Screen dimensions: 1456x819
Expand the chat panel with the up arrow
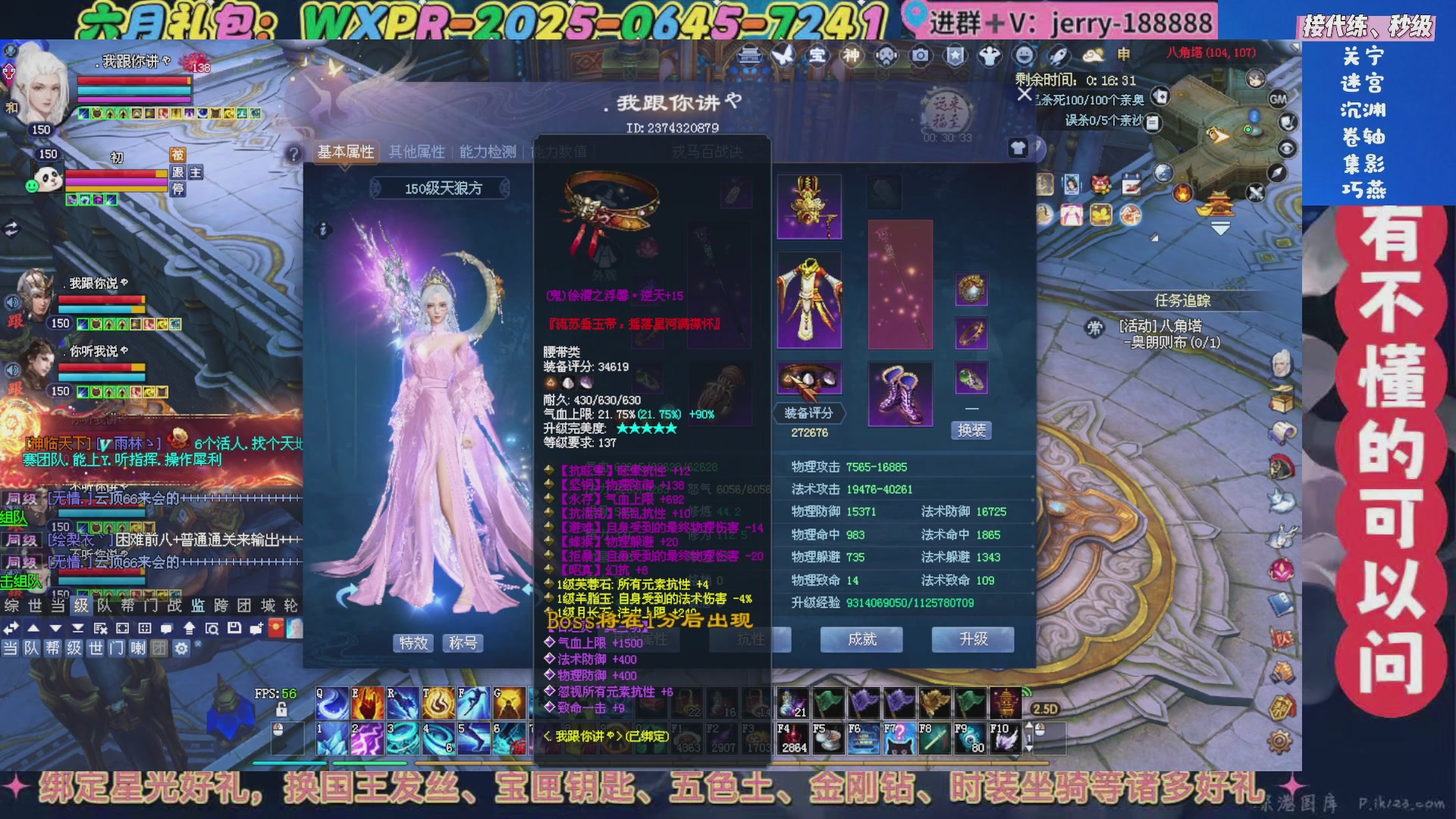(x=33, y=628)
